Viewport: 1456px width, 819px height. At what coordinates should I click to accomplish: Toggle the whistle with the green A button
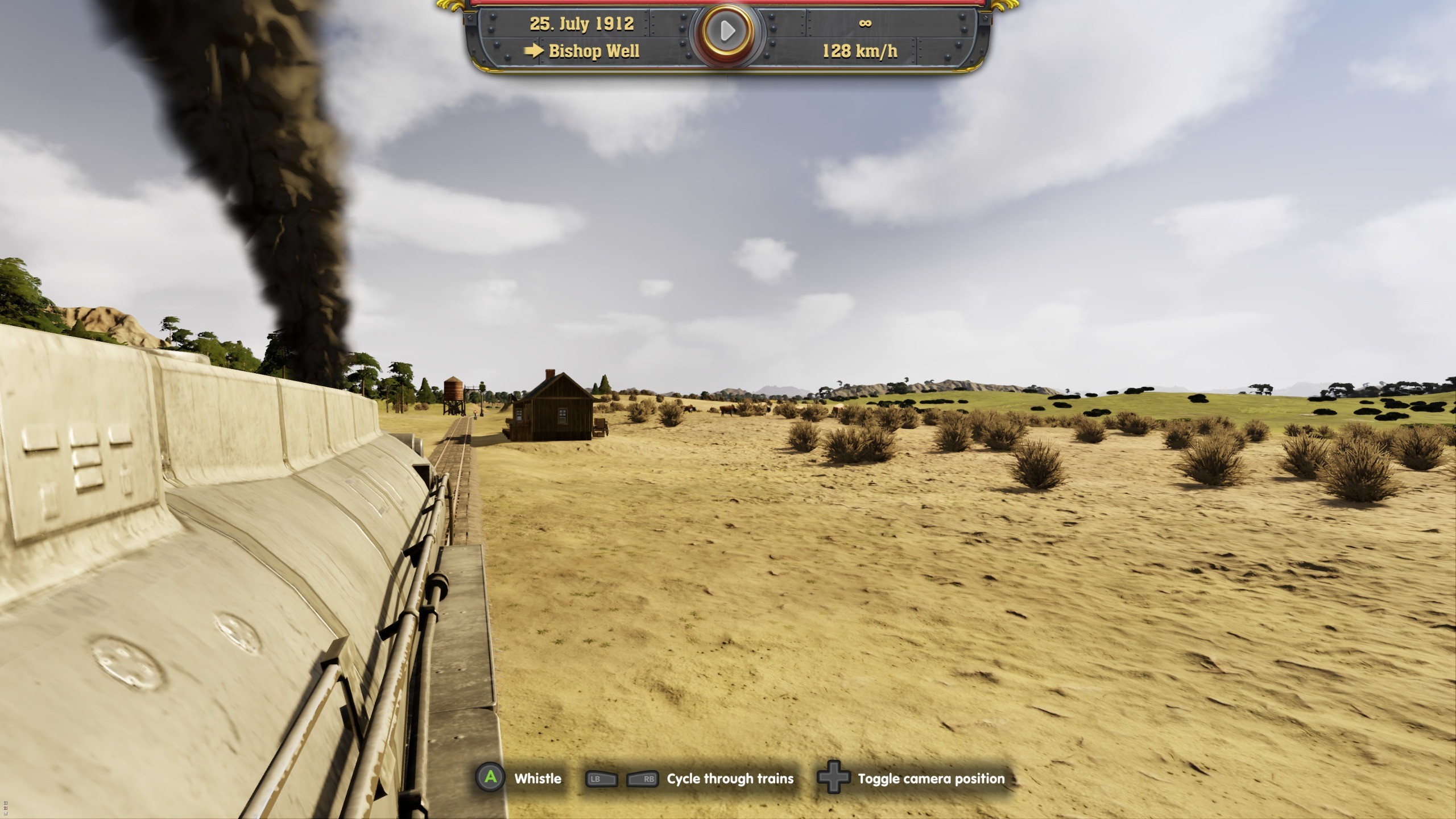[491, 779]
